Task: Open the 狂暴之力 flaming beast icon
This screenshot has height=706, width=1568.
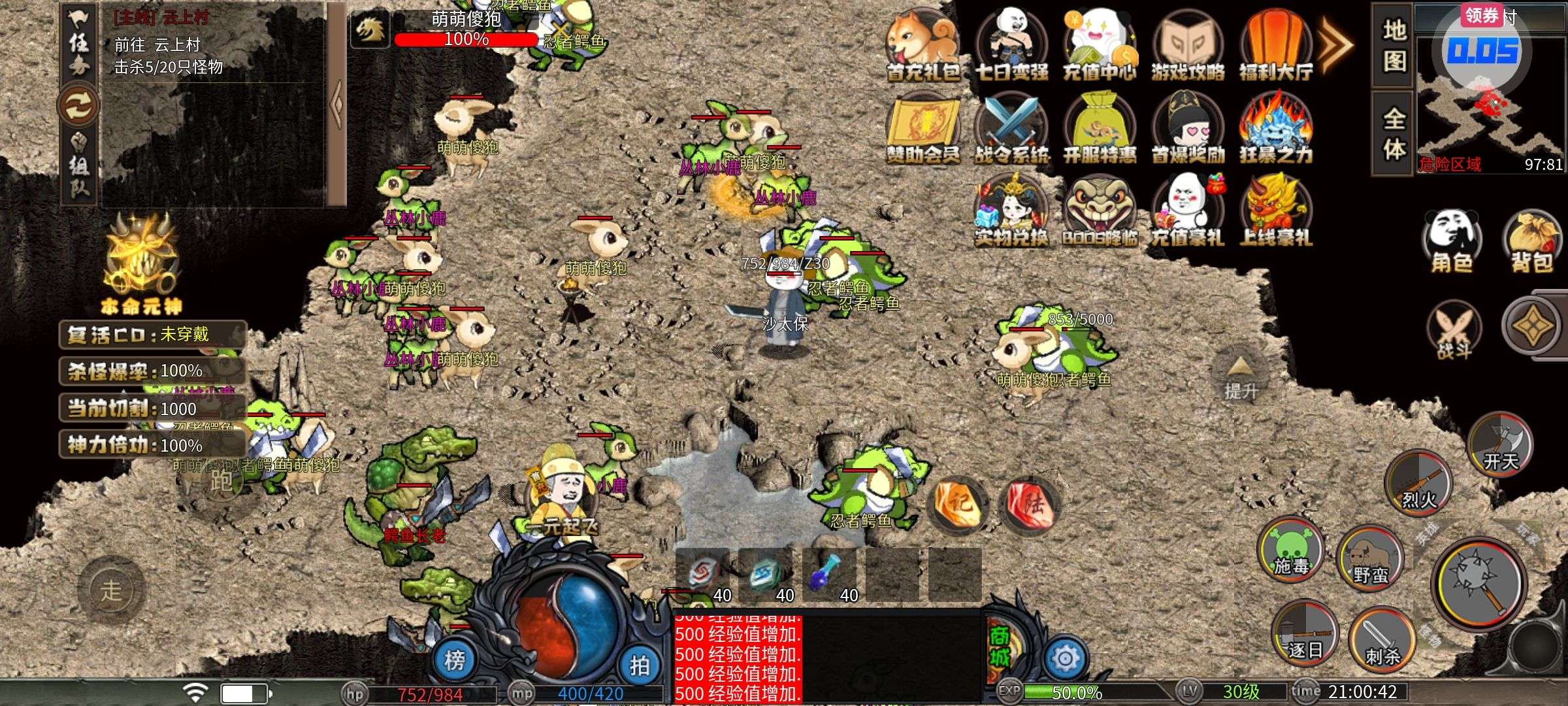Action: click(1275, 128)
